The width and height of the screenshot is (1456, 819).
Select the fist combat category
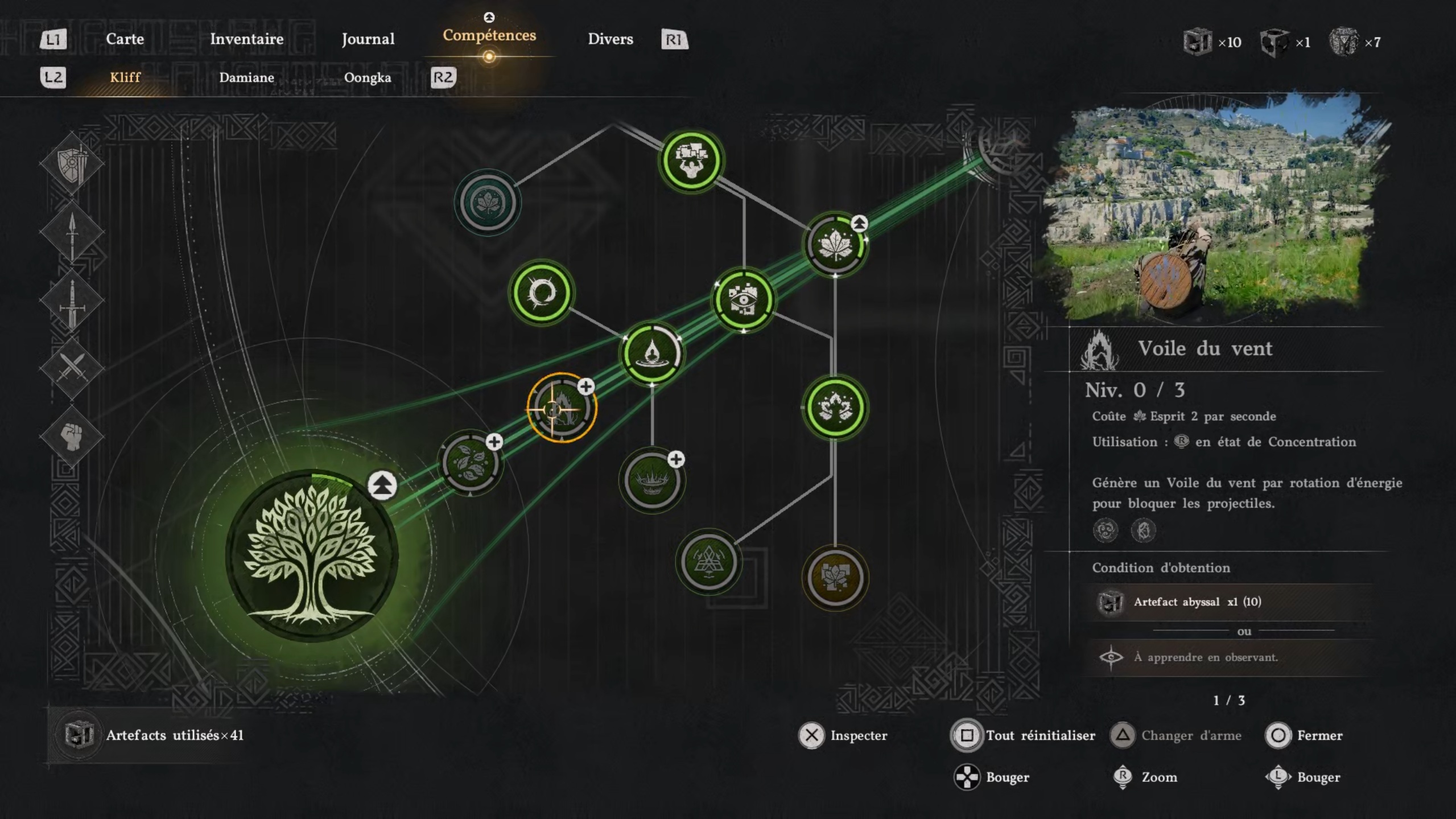(72, 437)
